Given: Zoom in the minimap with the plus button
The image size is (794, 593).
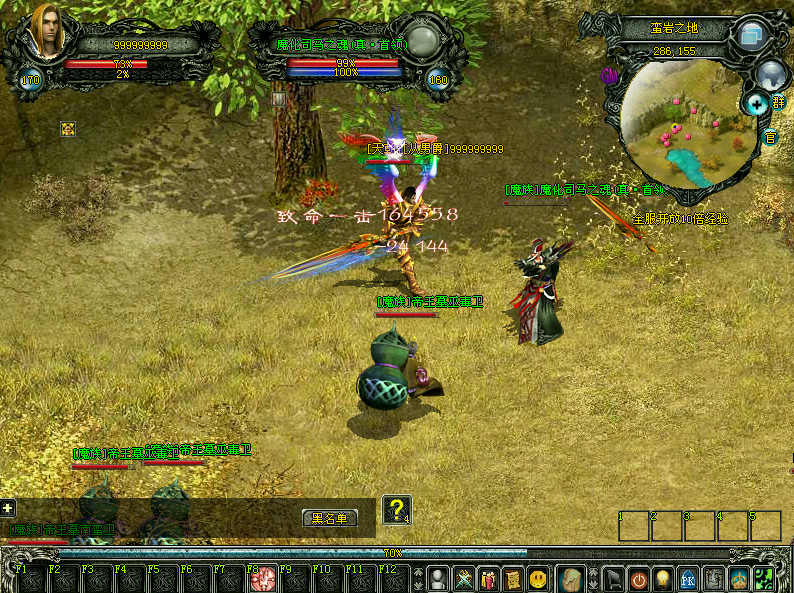Looking at the screenshot, I should tap(754, 102).
